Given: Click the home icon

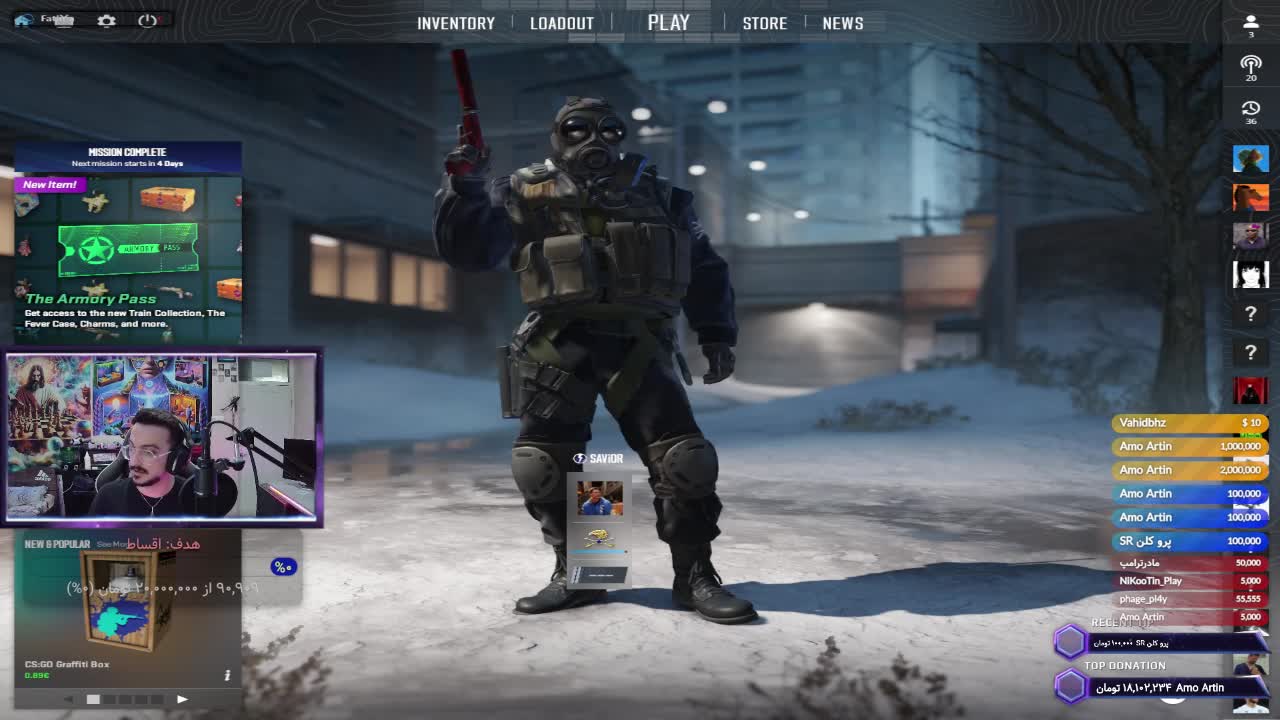Looking at the screenshot, I should point(23,20).
